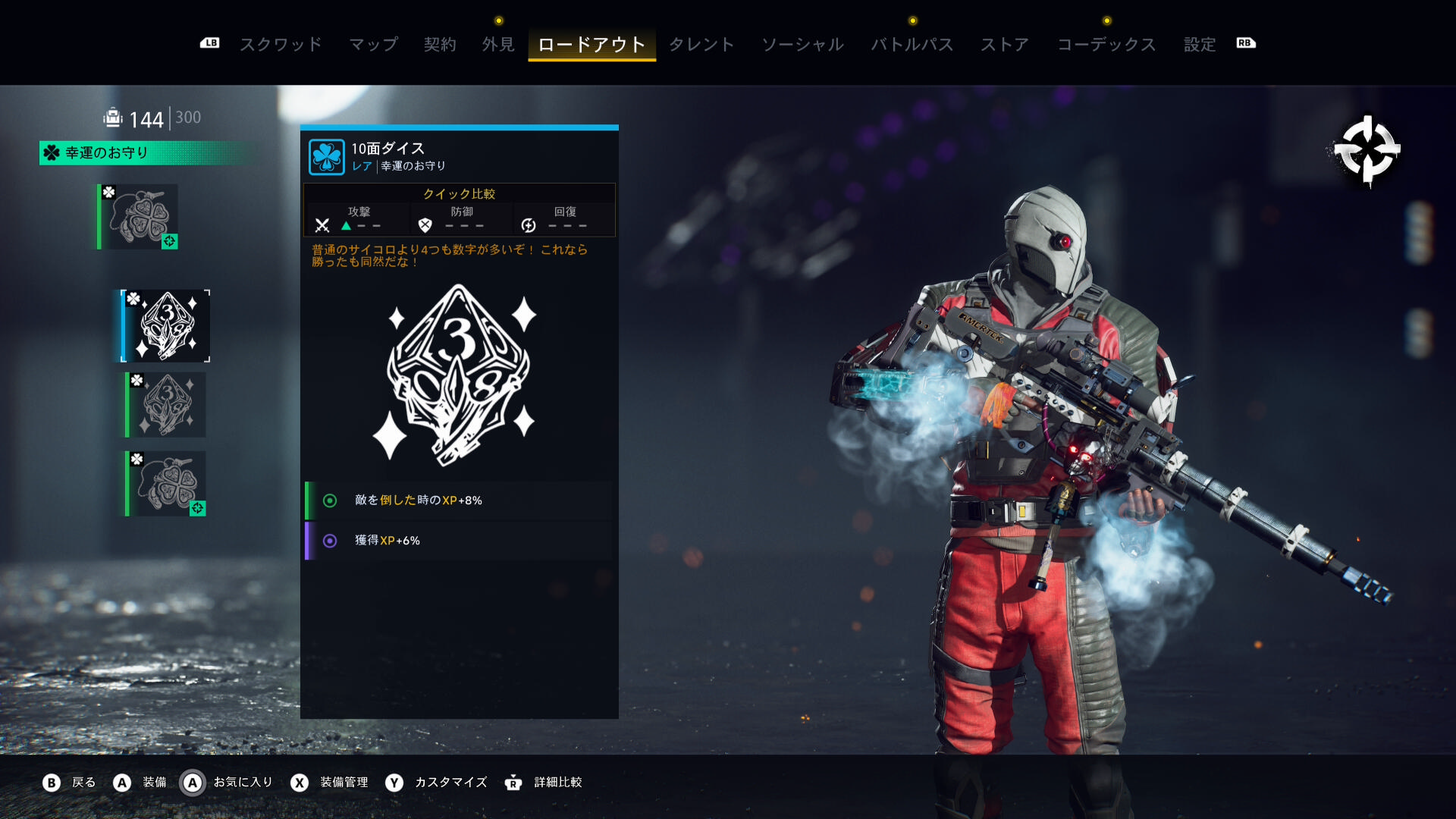
Task: Open the 設定 (Settings) tab
Action: [1200, 45]
